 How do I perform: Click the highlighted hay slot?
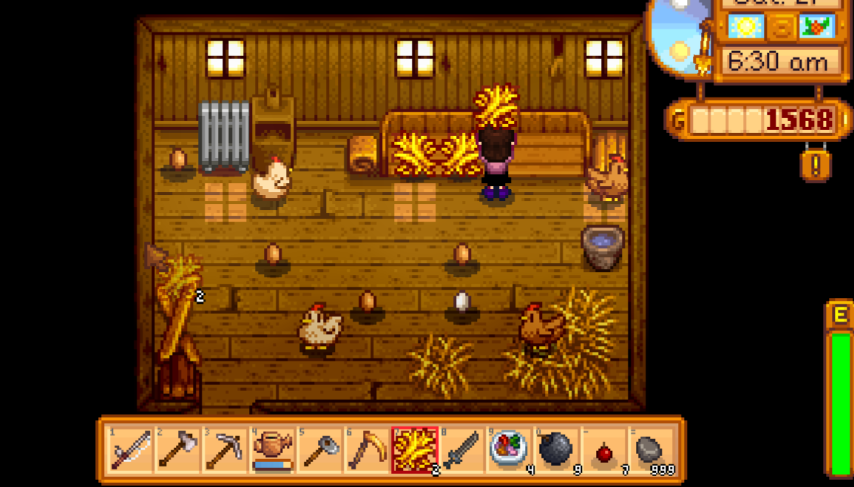[415, 450]
